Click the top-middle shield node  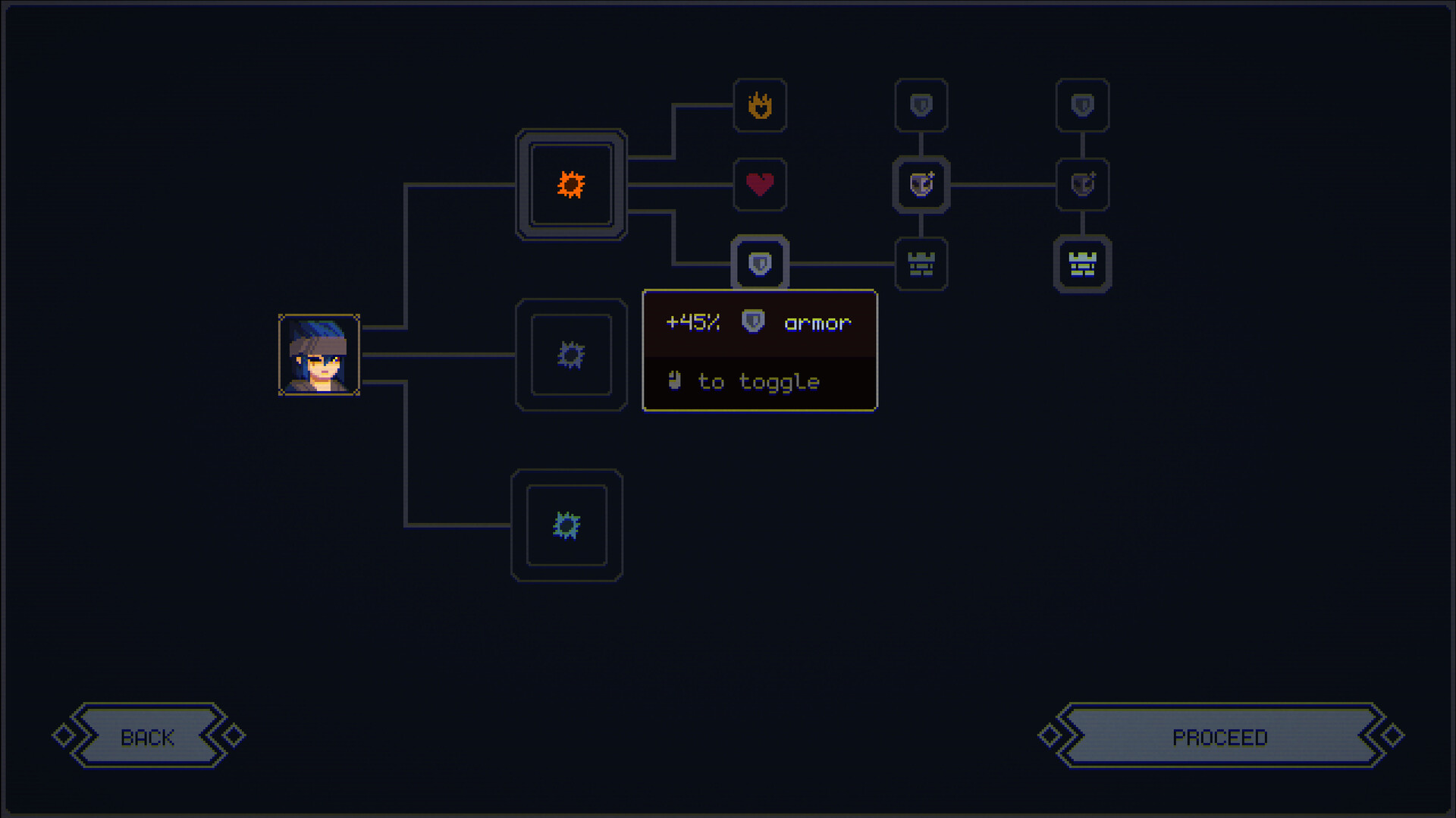(x=921, y=106)
